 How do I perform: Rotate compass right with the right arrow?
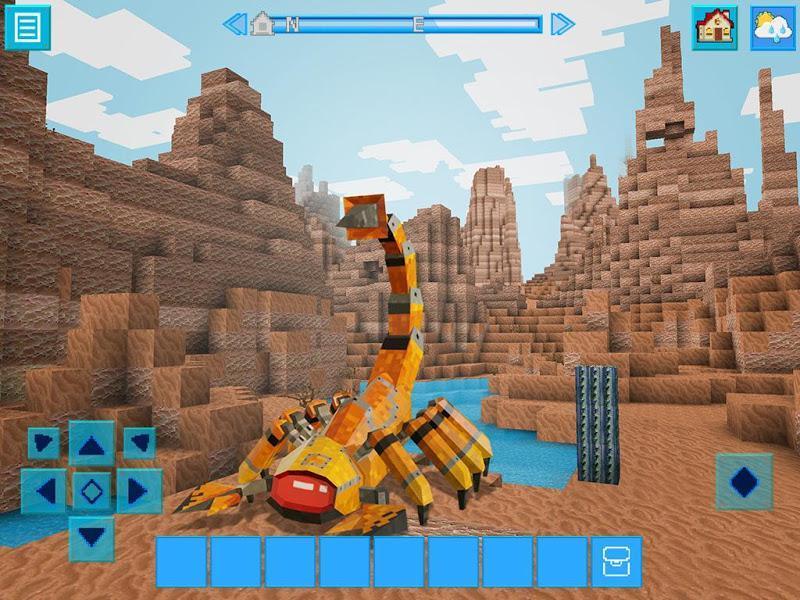point(562,23)
